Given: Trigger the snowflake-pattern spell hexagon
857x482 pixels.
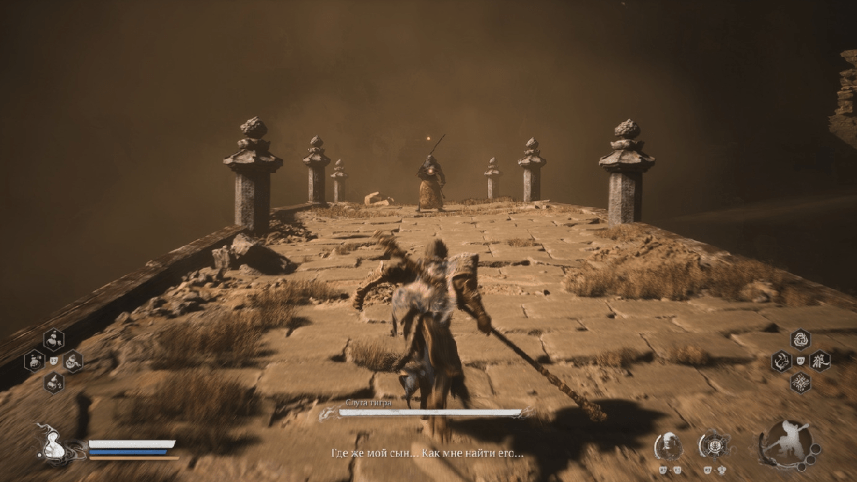Looking at the screenshot, I should 800,382.
